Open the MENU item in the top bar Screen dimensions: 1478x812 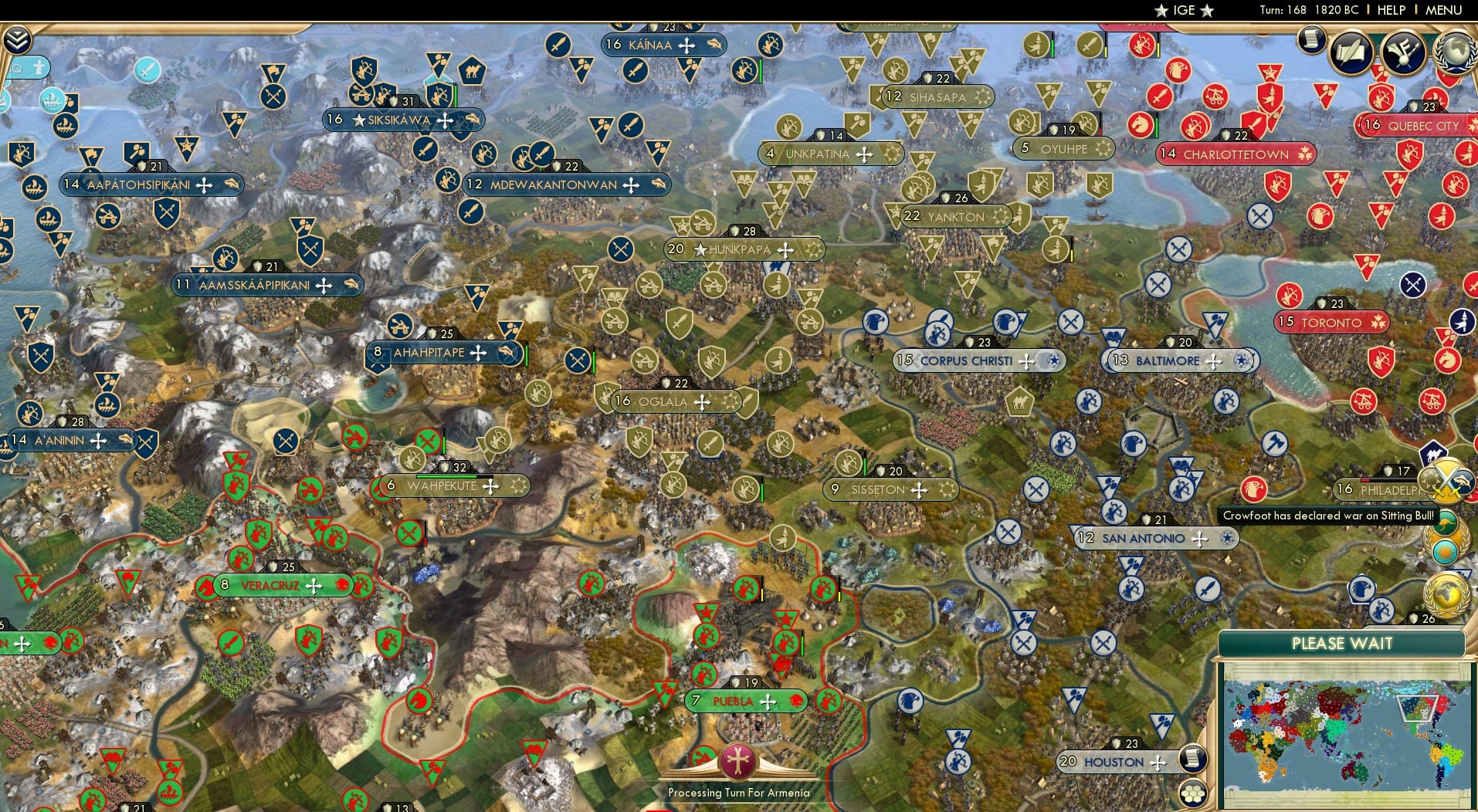(x=1443, y=10)
